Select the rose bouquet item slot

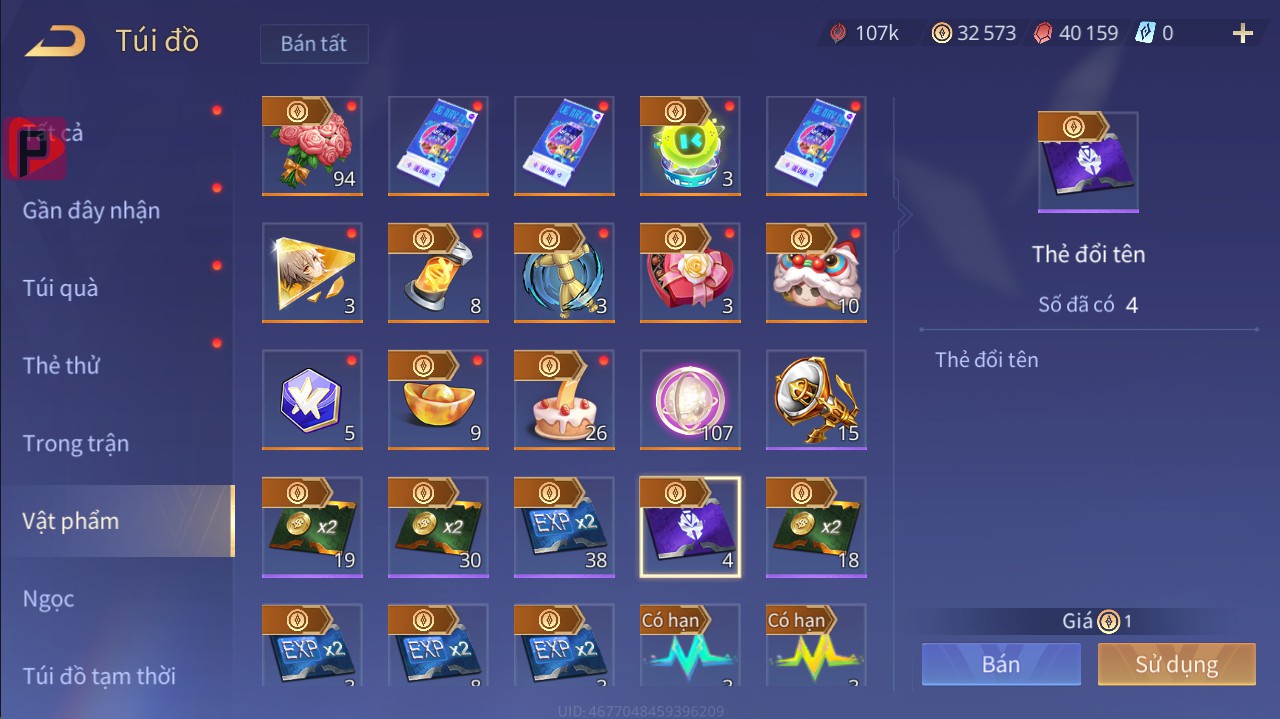pos(312,146)
